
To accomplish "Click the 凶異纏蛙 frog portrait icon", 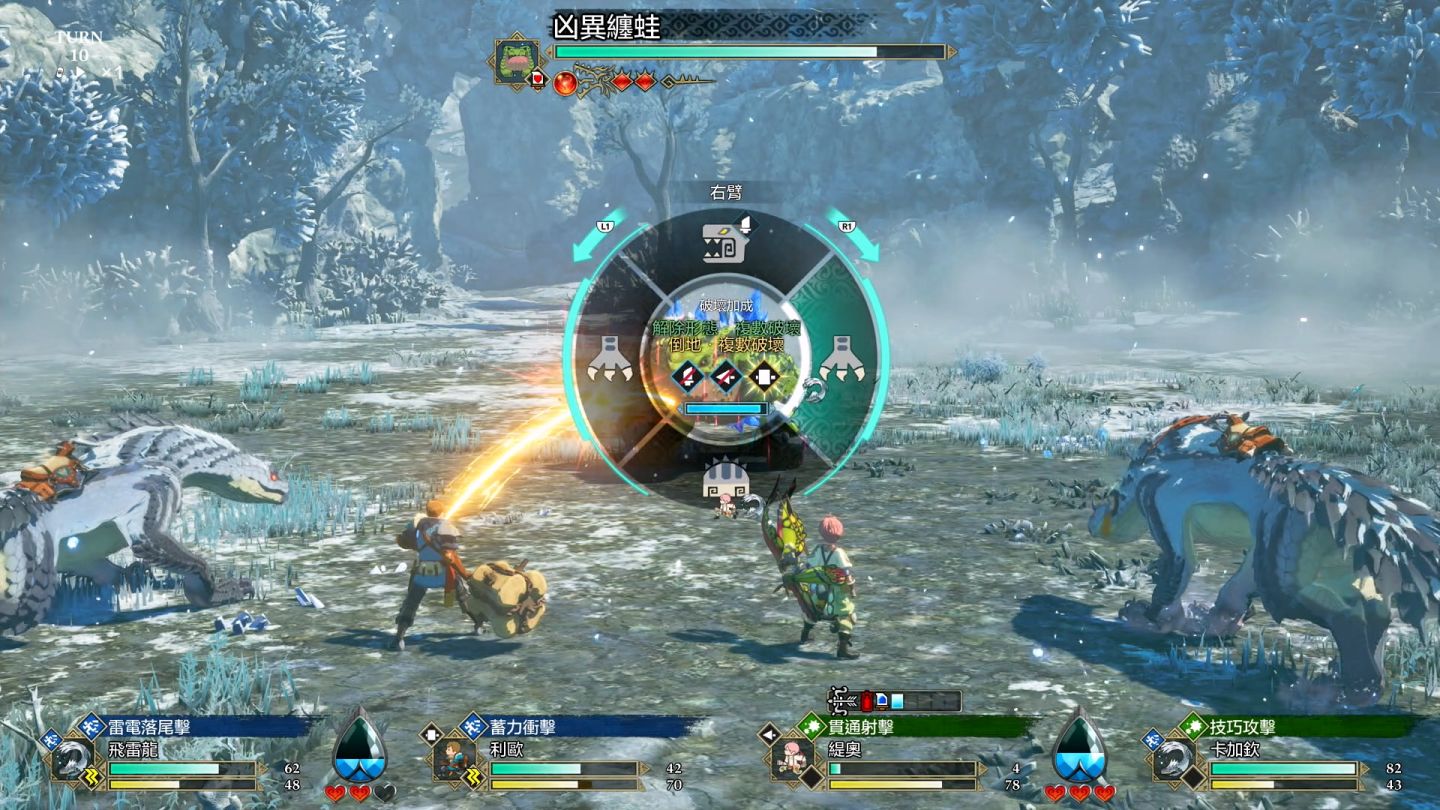I will click(518, 61).
